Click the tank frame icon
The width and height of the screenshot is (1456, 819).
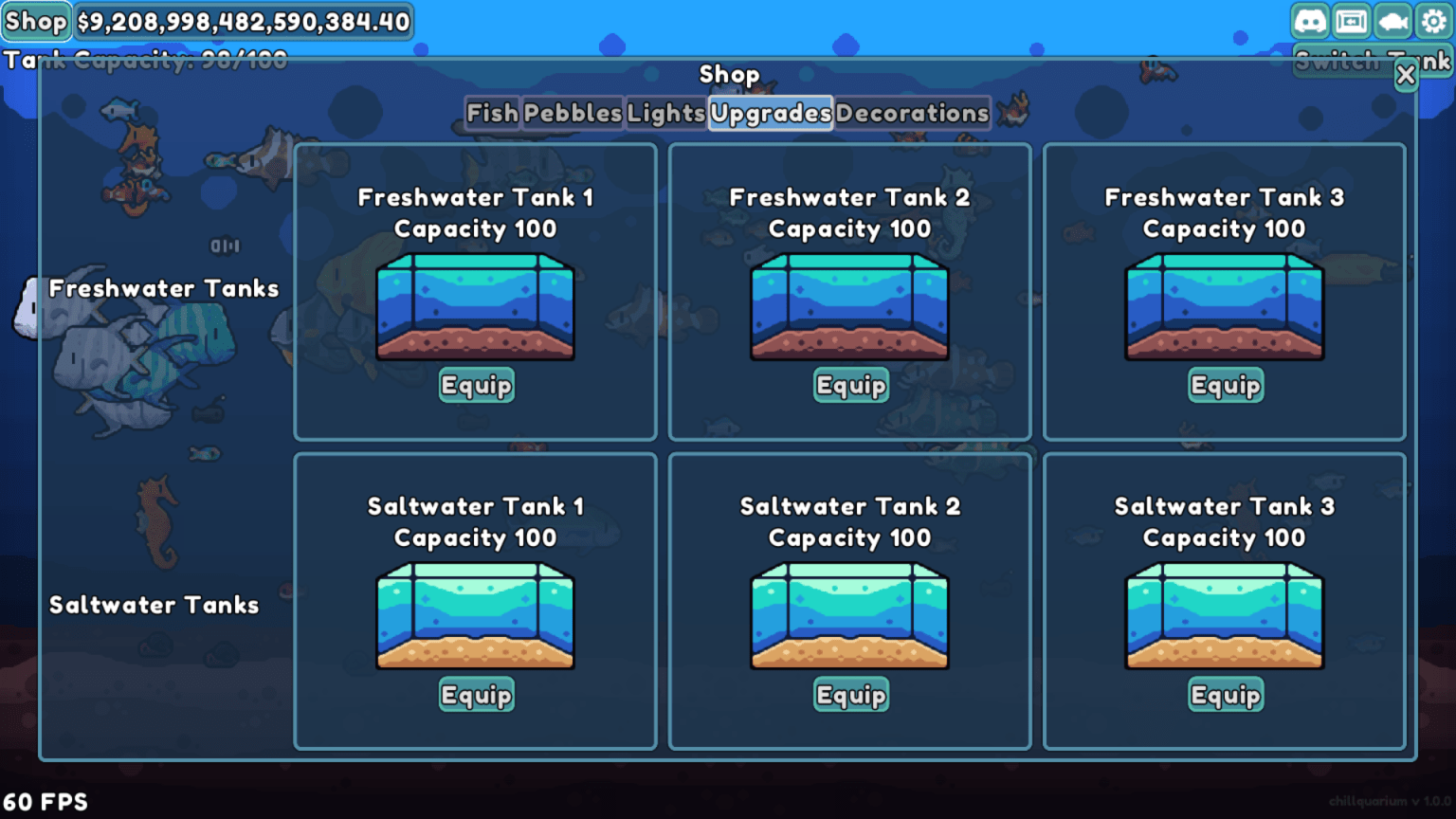tap(1352, 19)
